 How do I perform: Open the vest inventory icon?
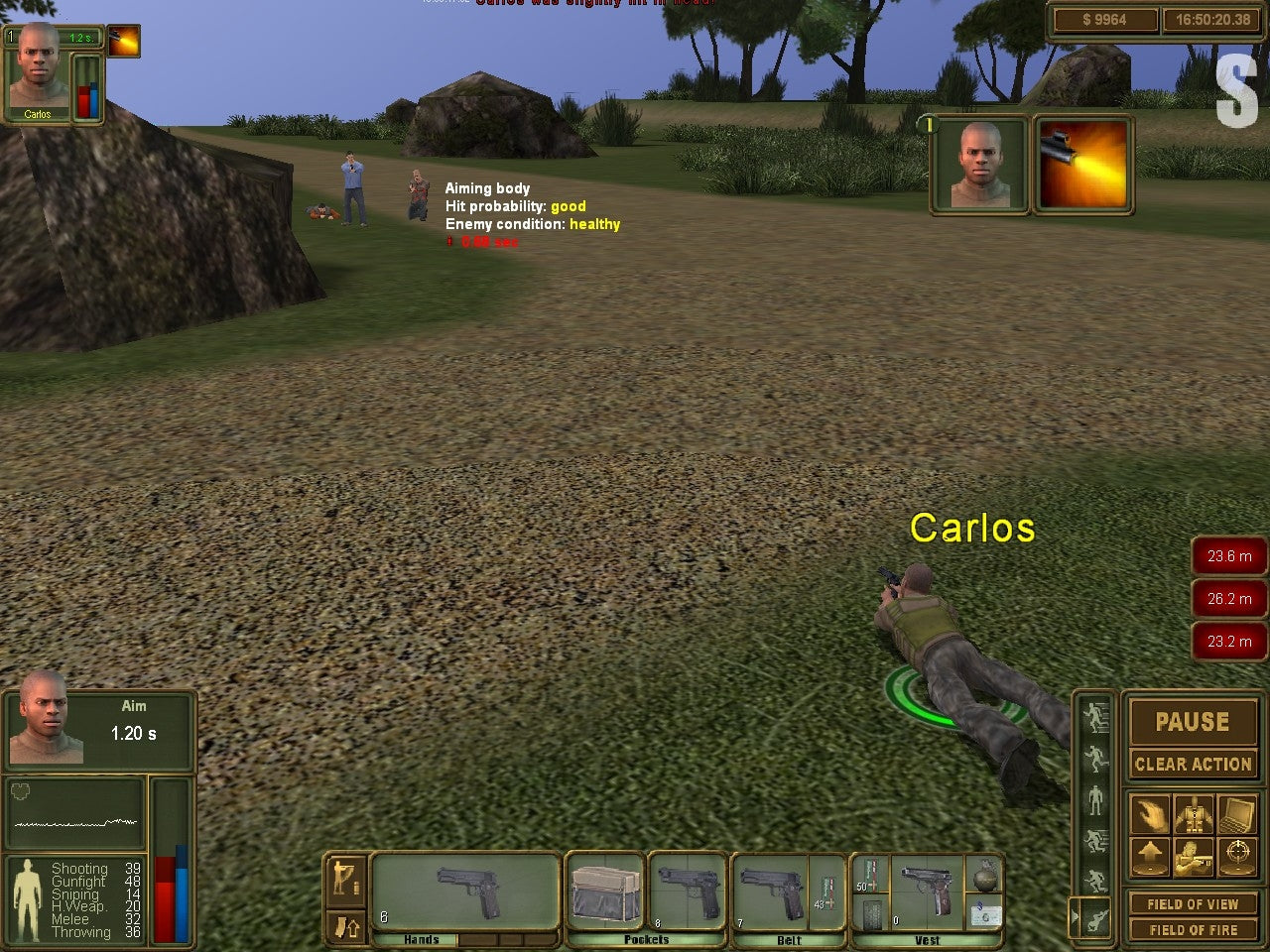[1194, 813]
